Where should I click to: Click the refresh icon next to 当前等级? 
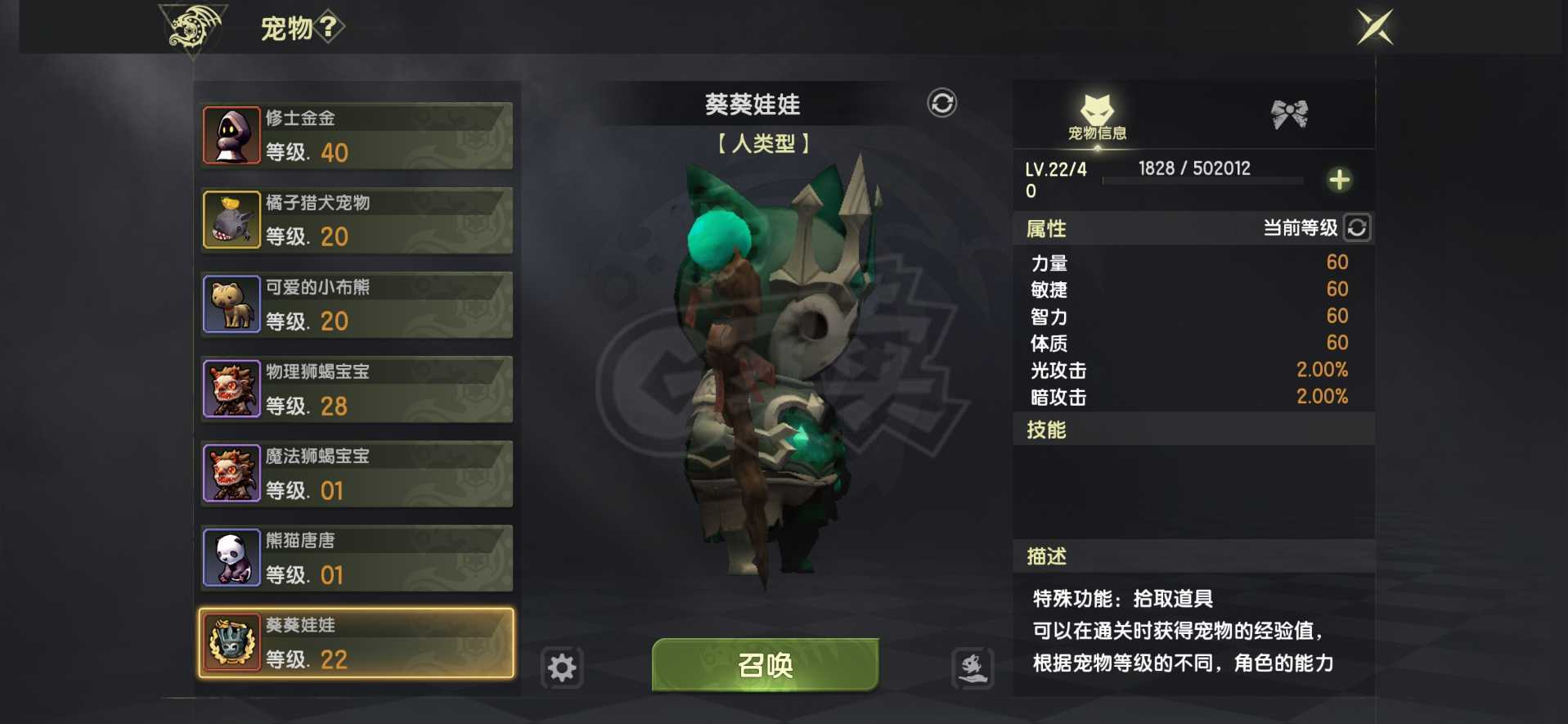pos(1357,228)
